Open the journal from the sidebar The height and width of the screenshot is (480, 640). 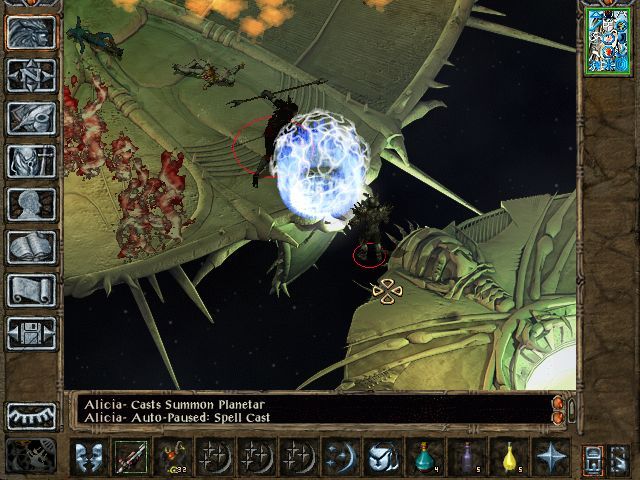[x=31, y=118]
